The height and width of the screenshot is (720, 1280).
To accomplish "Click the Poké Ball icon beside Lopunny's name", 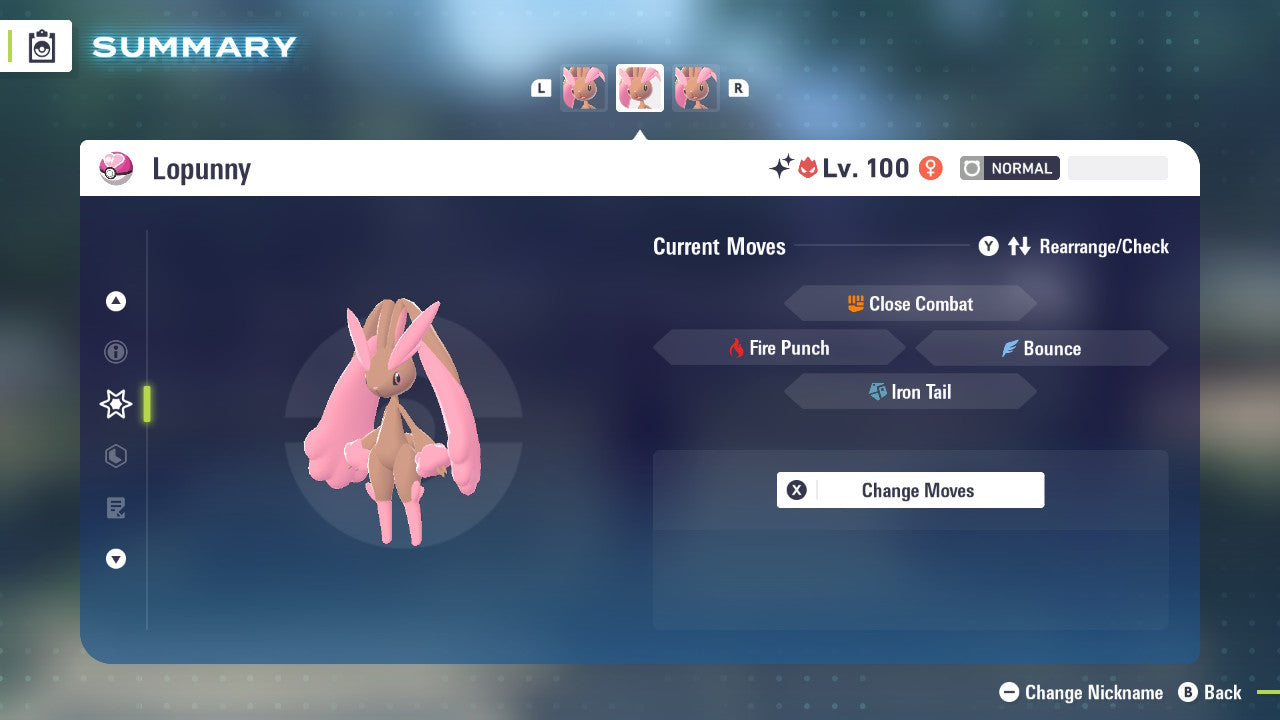I will pyautogui.click(x=116, y=168).
